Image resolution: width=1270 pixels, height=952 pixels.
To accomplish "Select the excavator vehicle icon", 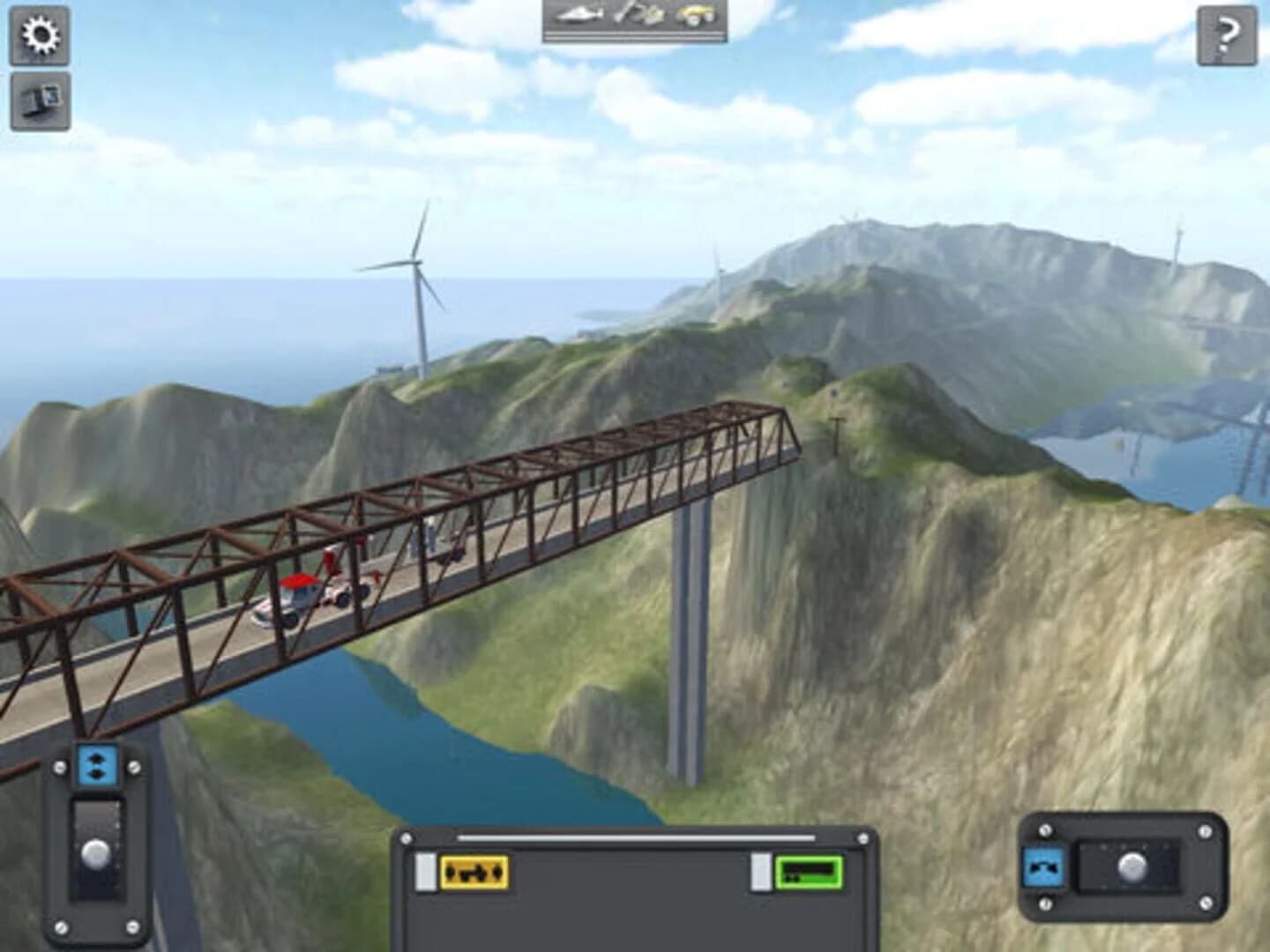I will click(639, 16).
